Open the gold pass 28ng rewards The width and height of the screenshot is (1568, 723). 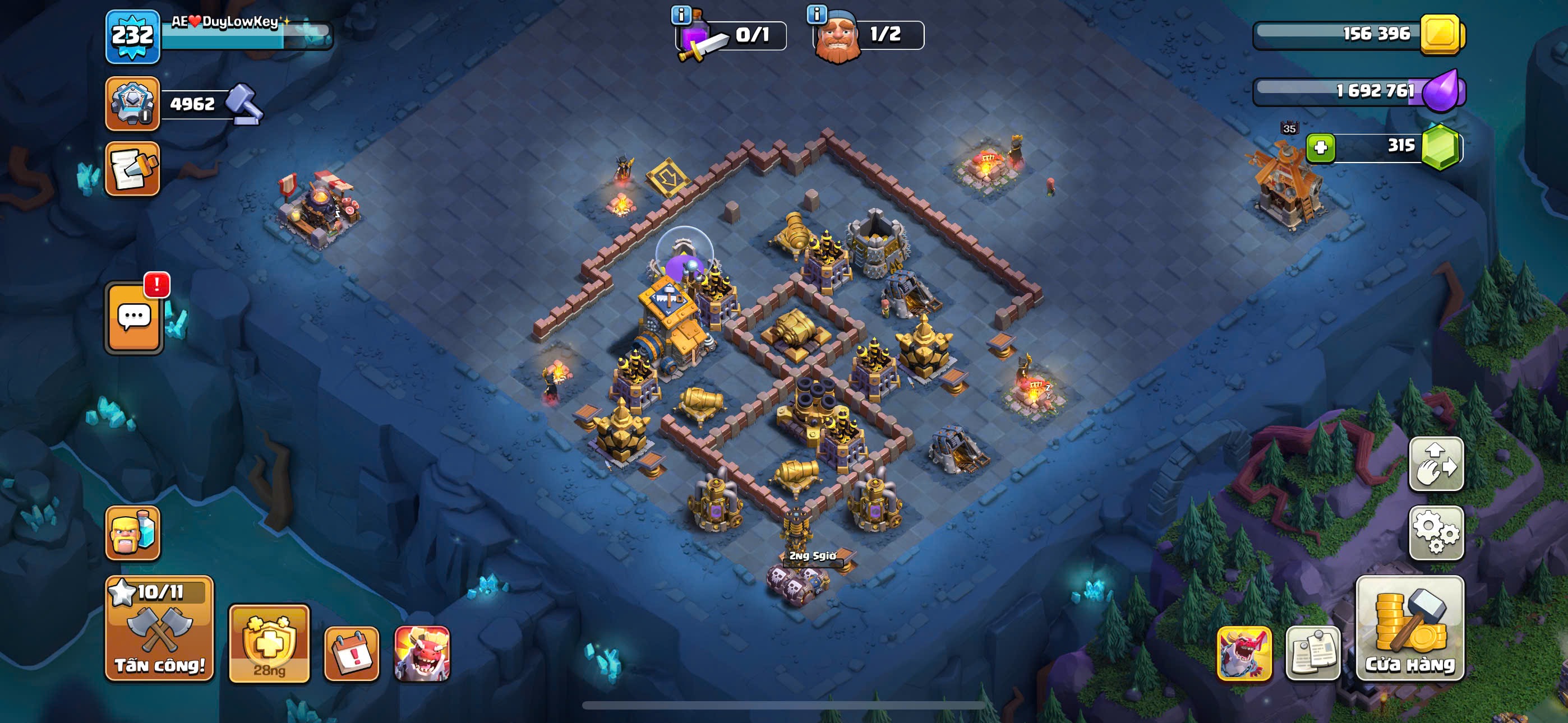(x=269, y=644)
